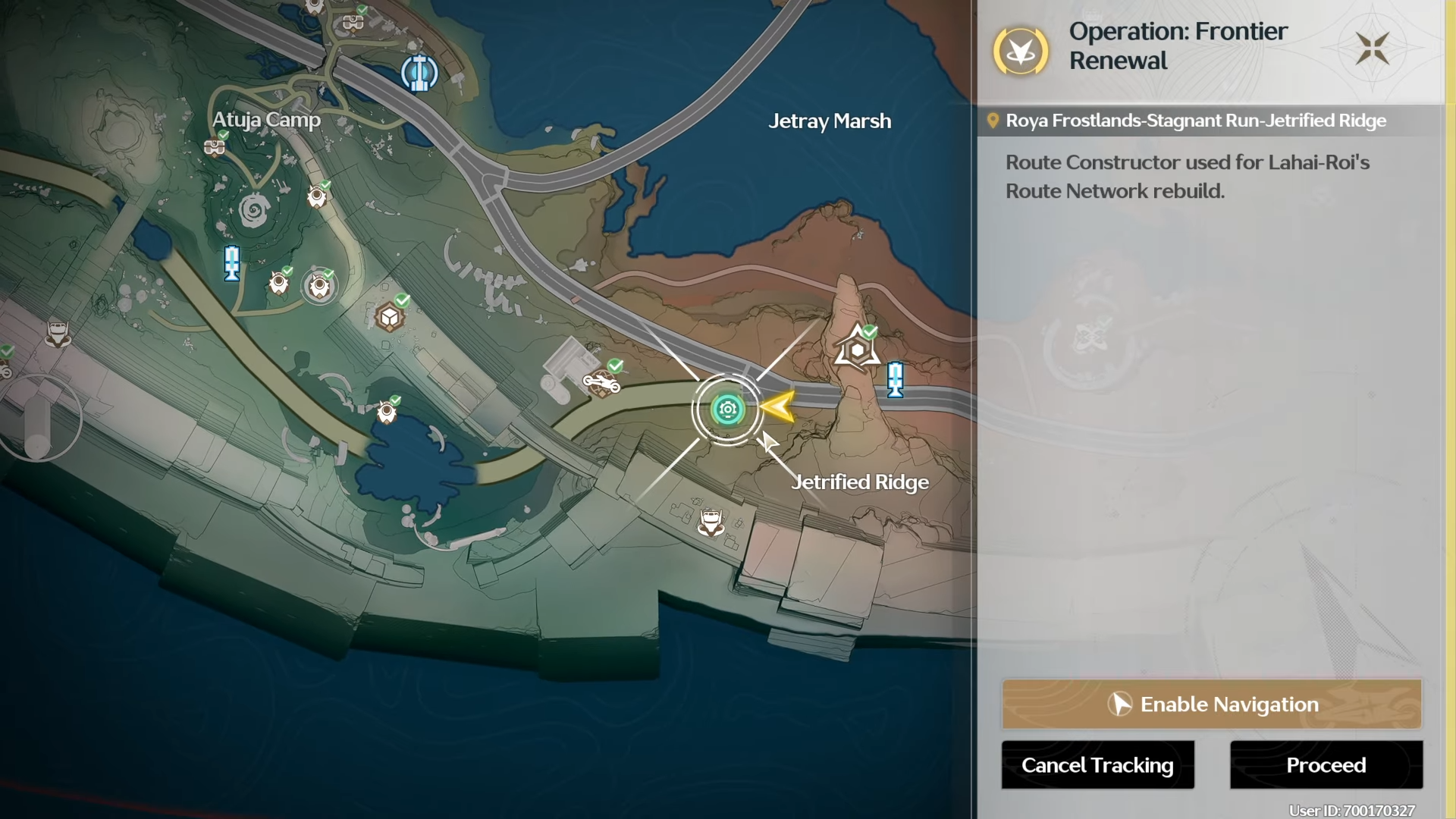Enable navigation to the tracked quest
Image resolution: width=1456 pixels, height=819 pixels.
(1211, 704)
